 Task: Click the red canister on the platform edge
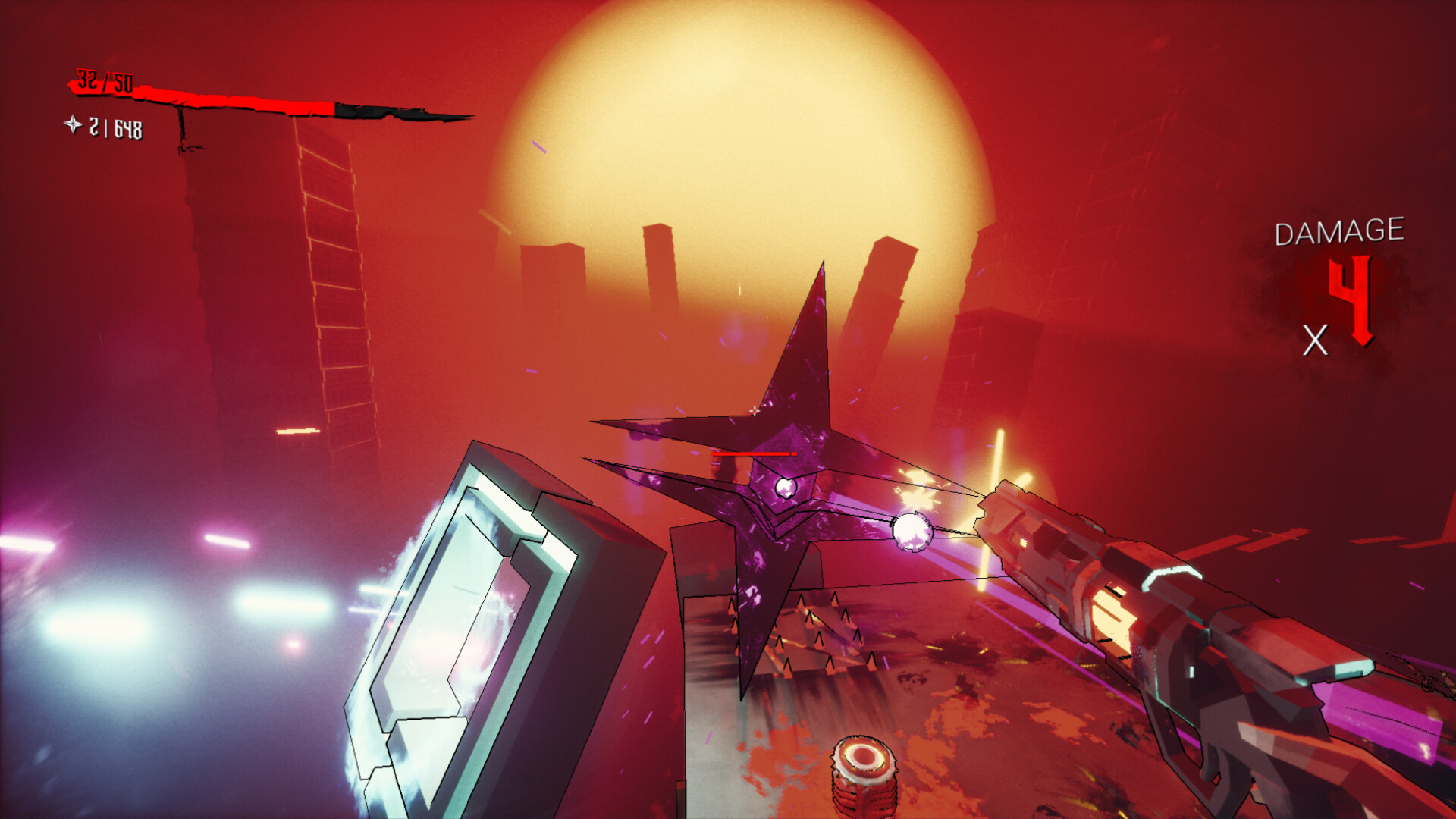[864, 773]
